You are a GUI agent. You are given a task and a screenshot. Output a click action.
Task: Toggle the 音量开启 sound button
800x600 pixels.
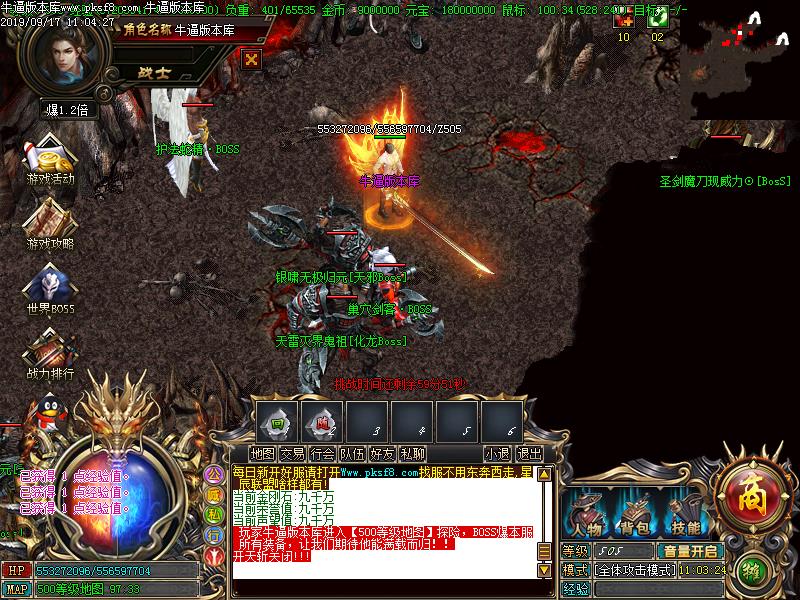(690, 551)
